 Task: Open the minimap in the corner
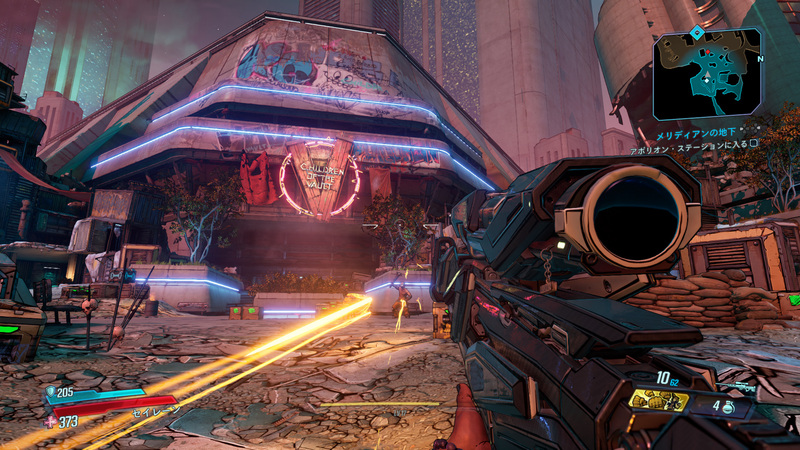[706, 74]
